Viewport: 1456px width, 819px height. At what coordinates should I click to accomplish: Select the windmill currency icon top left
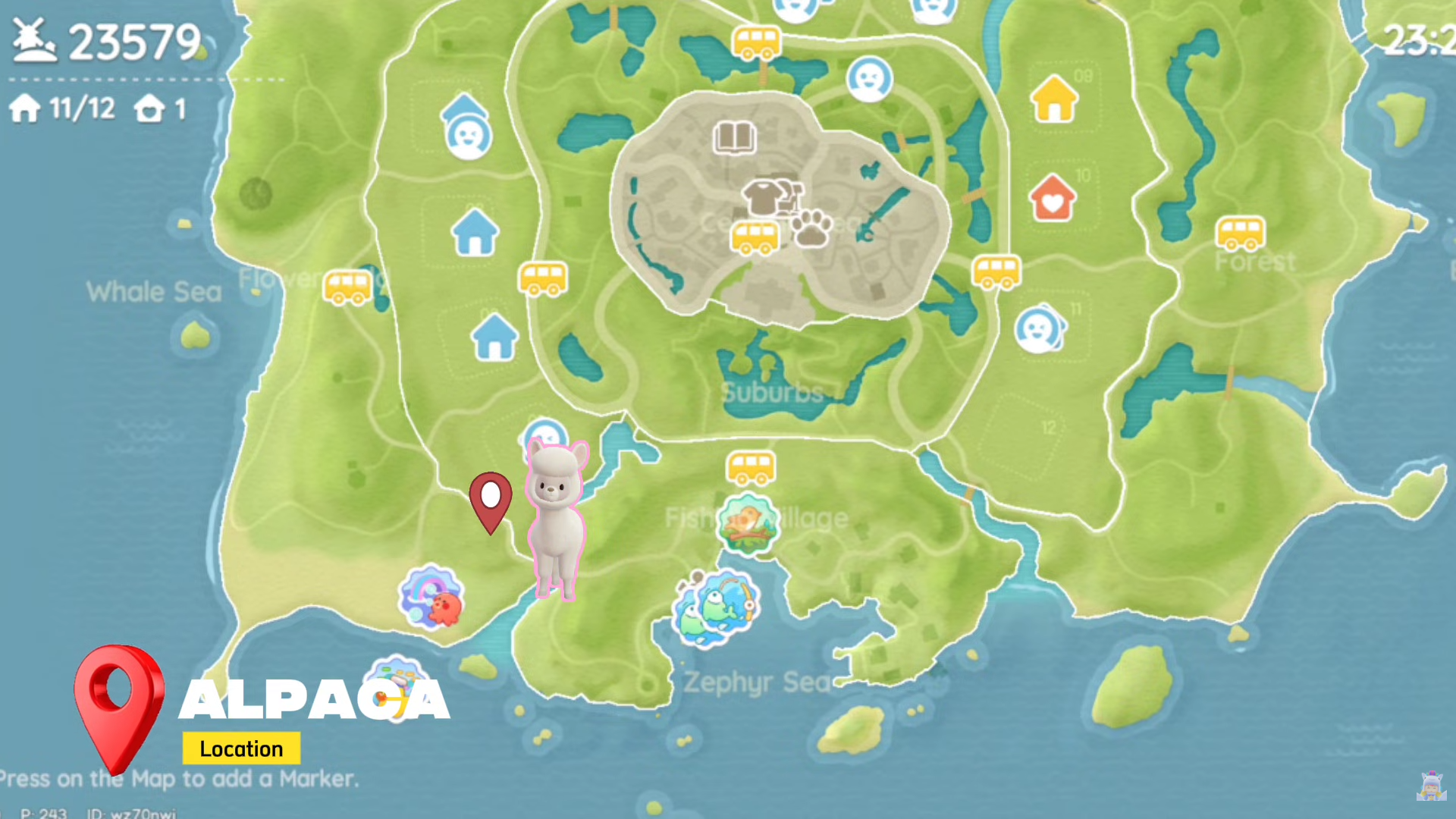pos(34,42)
